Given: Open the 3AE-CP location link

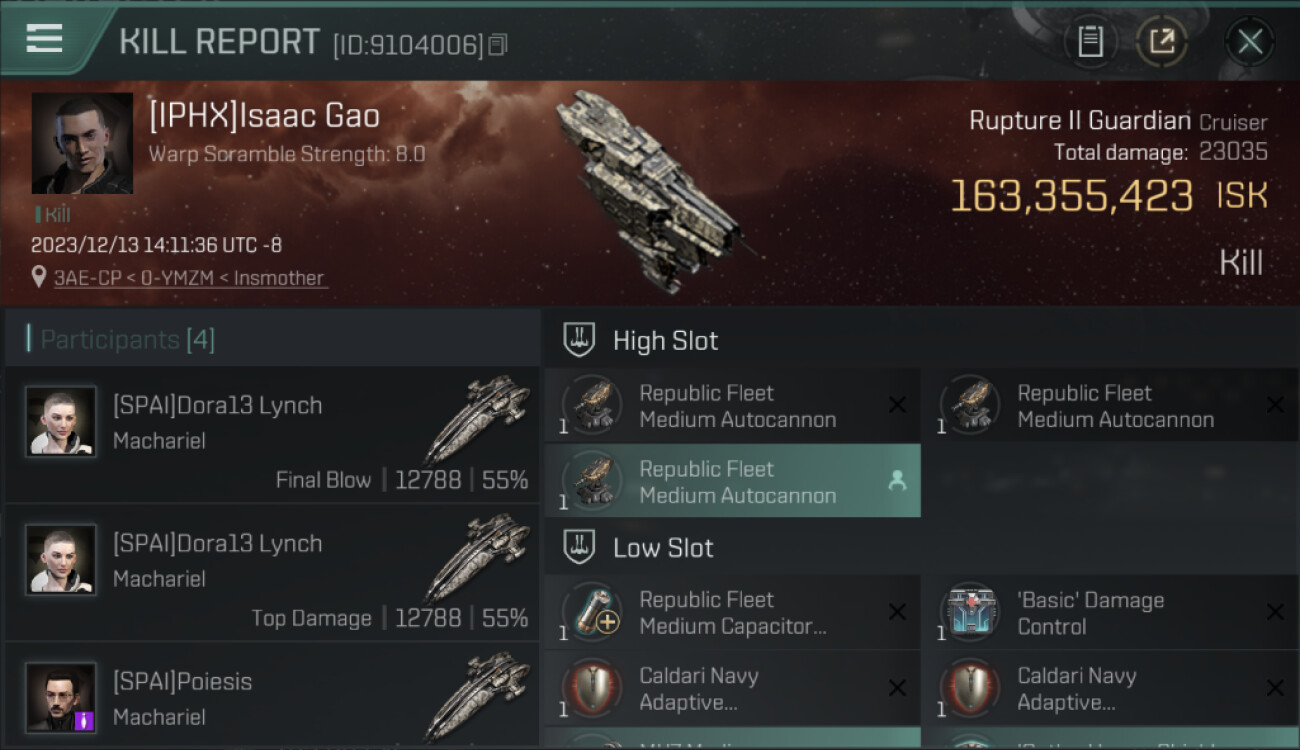Looking at the screenshot, I should click(190, 278).
